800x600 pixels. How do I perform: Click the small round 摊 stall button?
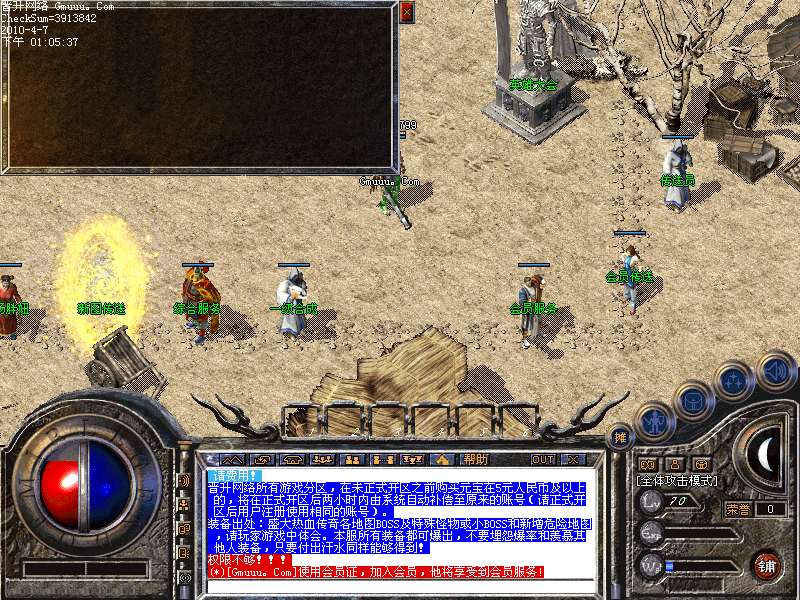click(620, 437)
